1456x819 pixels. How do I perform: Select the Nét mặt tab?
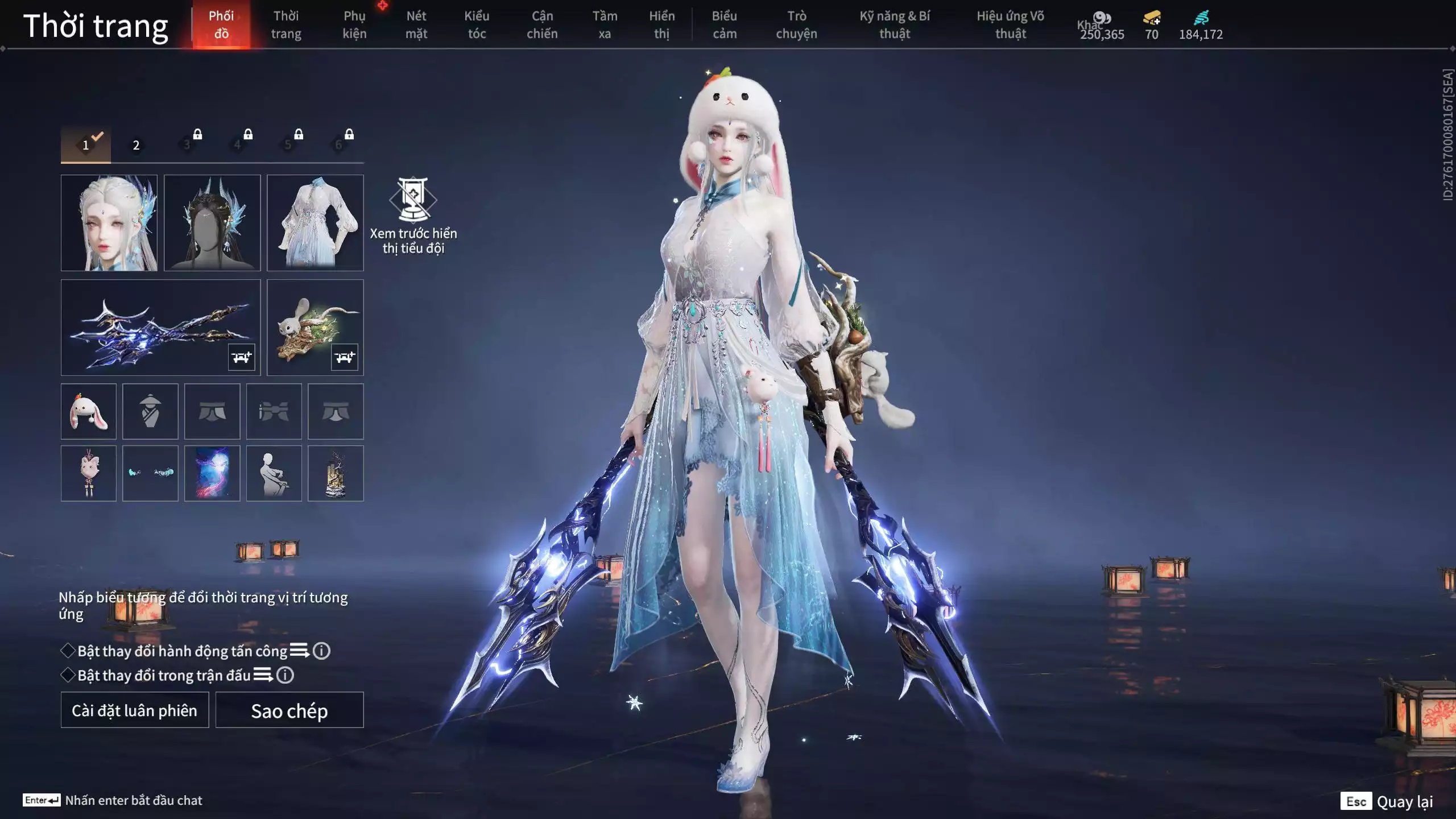tap(416, 25)
